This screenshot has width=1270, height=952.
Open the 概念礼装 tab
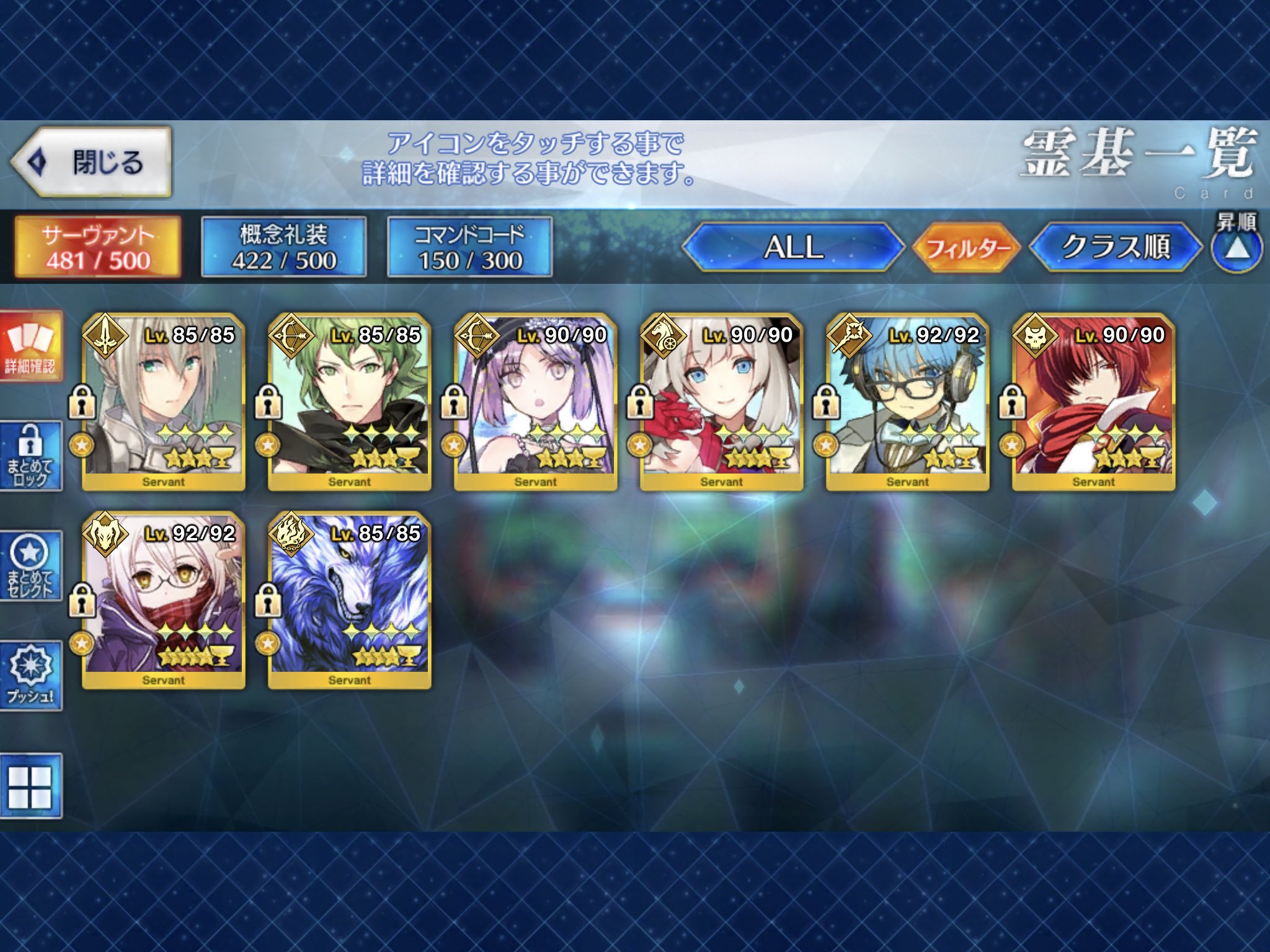[284, 247]
